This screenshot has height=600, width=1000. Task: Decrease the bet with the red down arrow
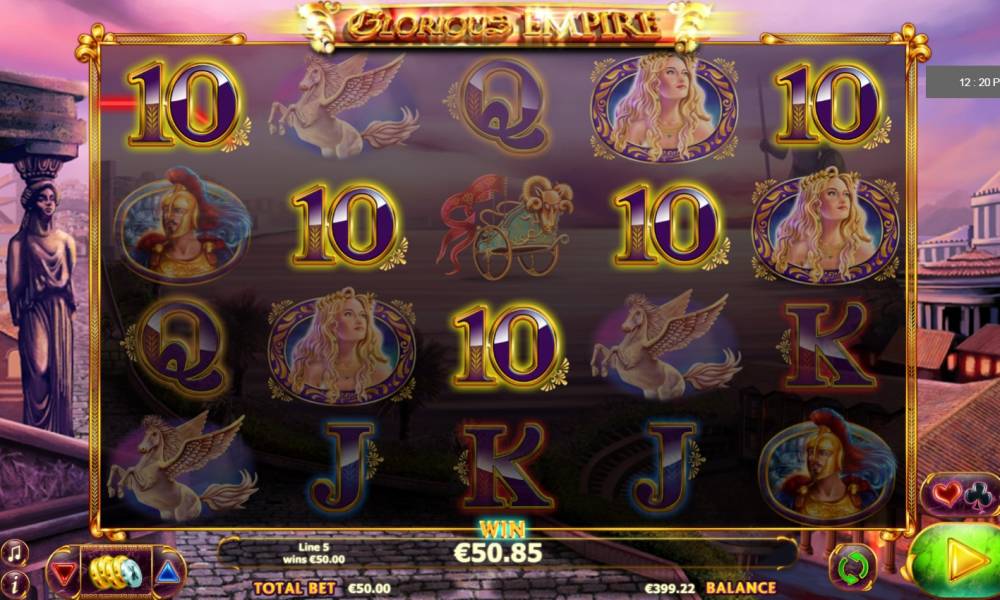coord(65,571)
